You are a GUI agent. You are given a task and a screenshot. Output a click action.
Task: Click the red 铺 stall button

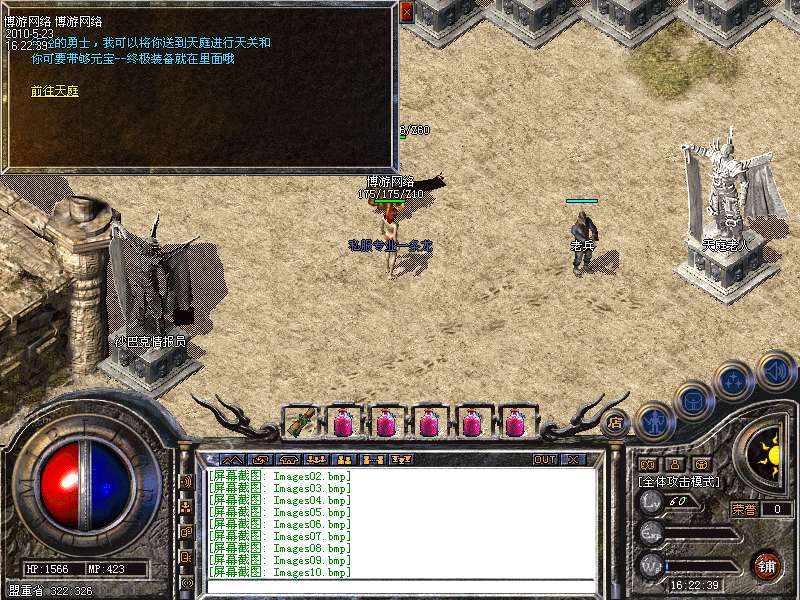click(x=766, y=565)
